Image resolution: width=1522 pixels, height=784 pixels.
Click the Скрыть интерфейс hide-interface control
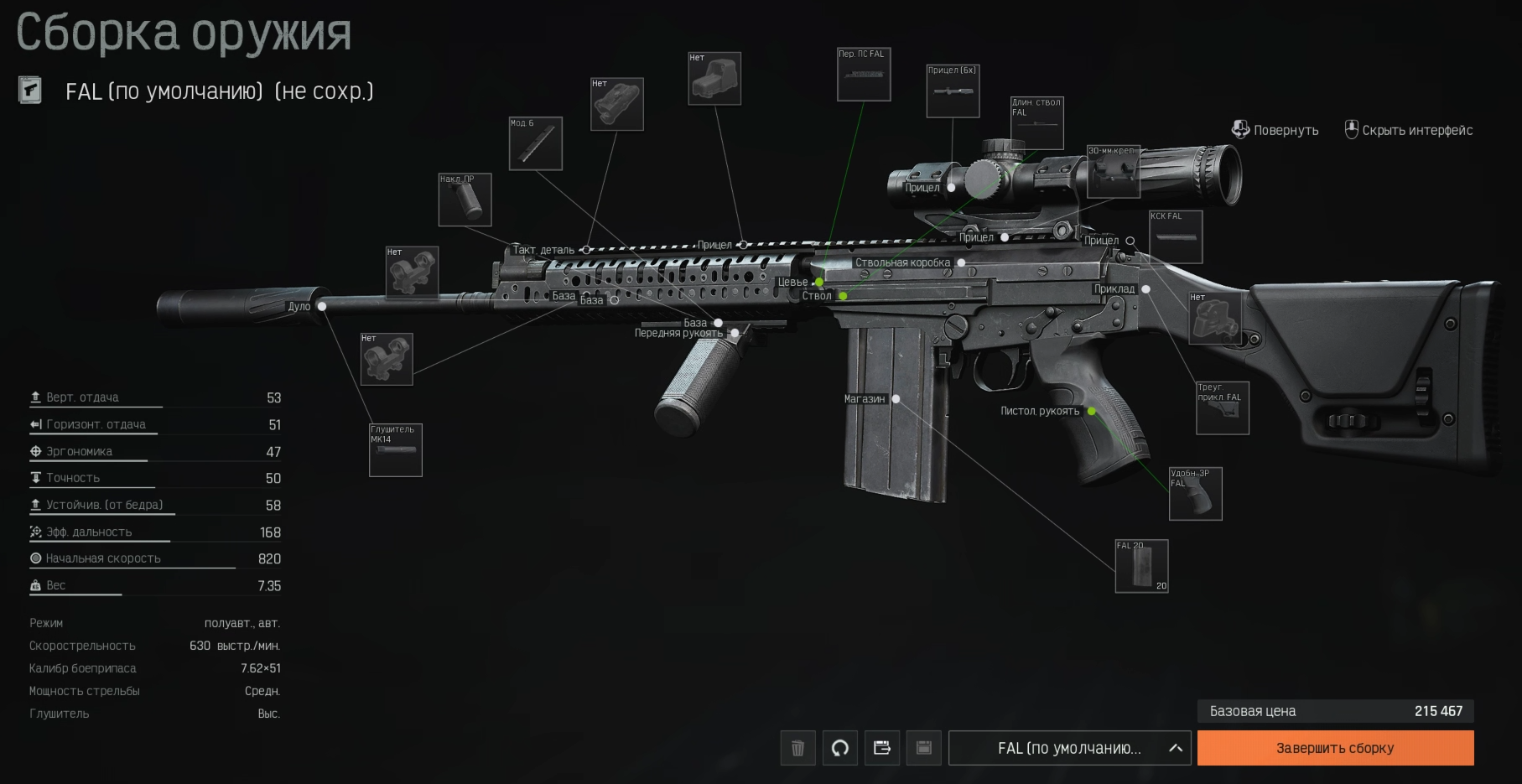pyautogui.click(x=1409, y=130)
